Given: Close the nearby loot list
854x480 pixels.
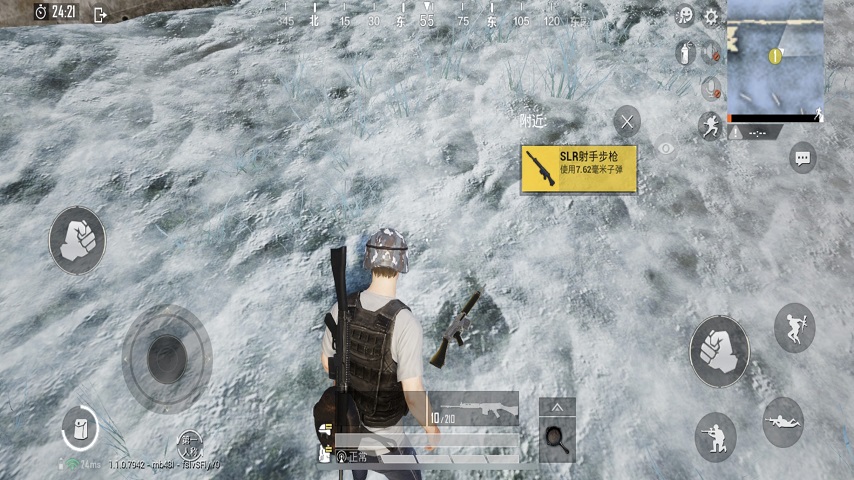Looking at the screenshot, I should [627, 122].
